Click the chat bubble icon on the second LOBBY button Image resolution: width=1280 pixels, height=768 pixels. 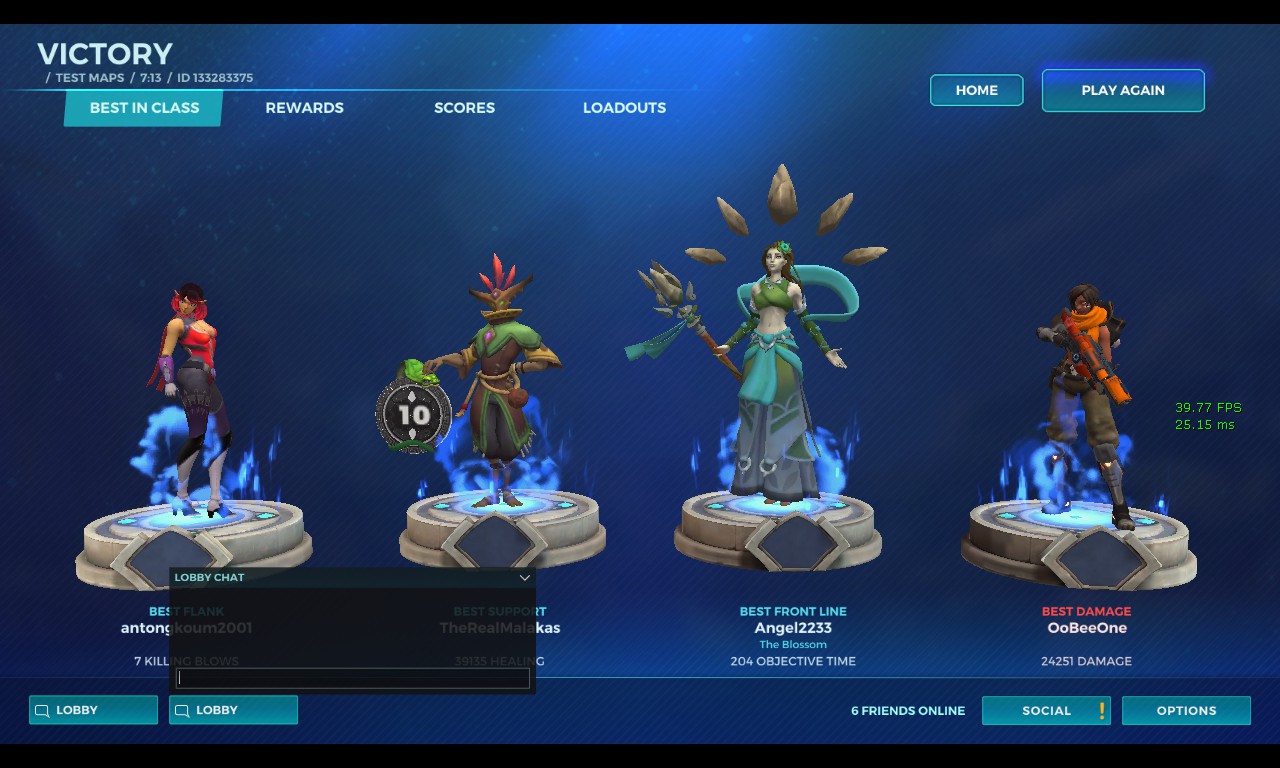click(x=182, y=710)
